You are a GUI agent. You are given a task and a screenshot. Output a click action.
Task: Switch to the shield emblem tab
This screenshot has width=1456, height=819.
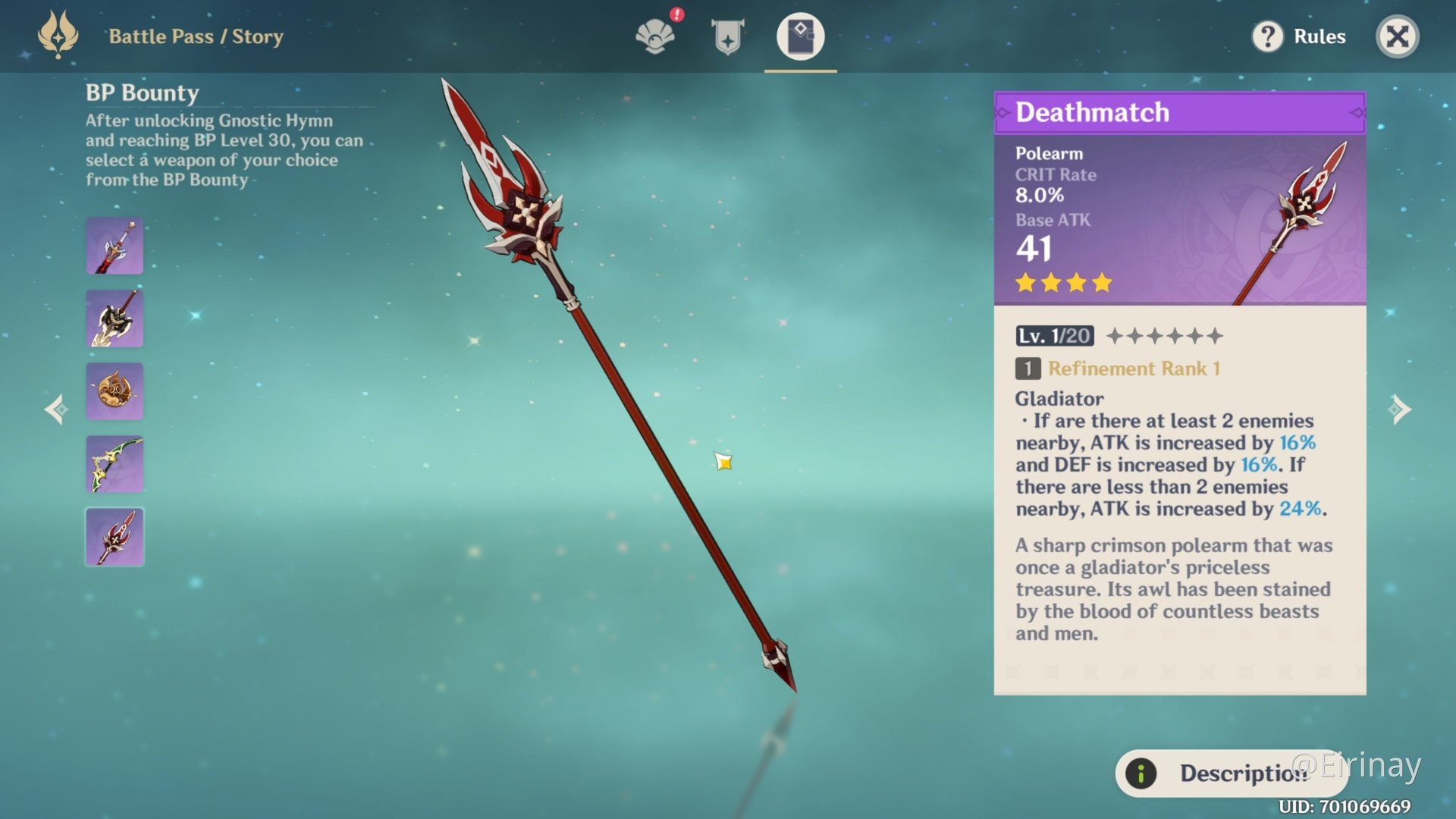pyautogui.click(x=727, y=36)
